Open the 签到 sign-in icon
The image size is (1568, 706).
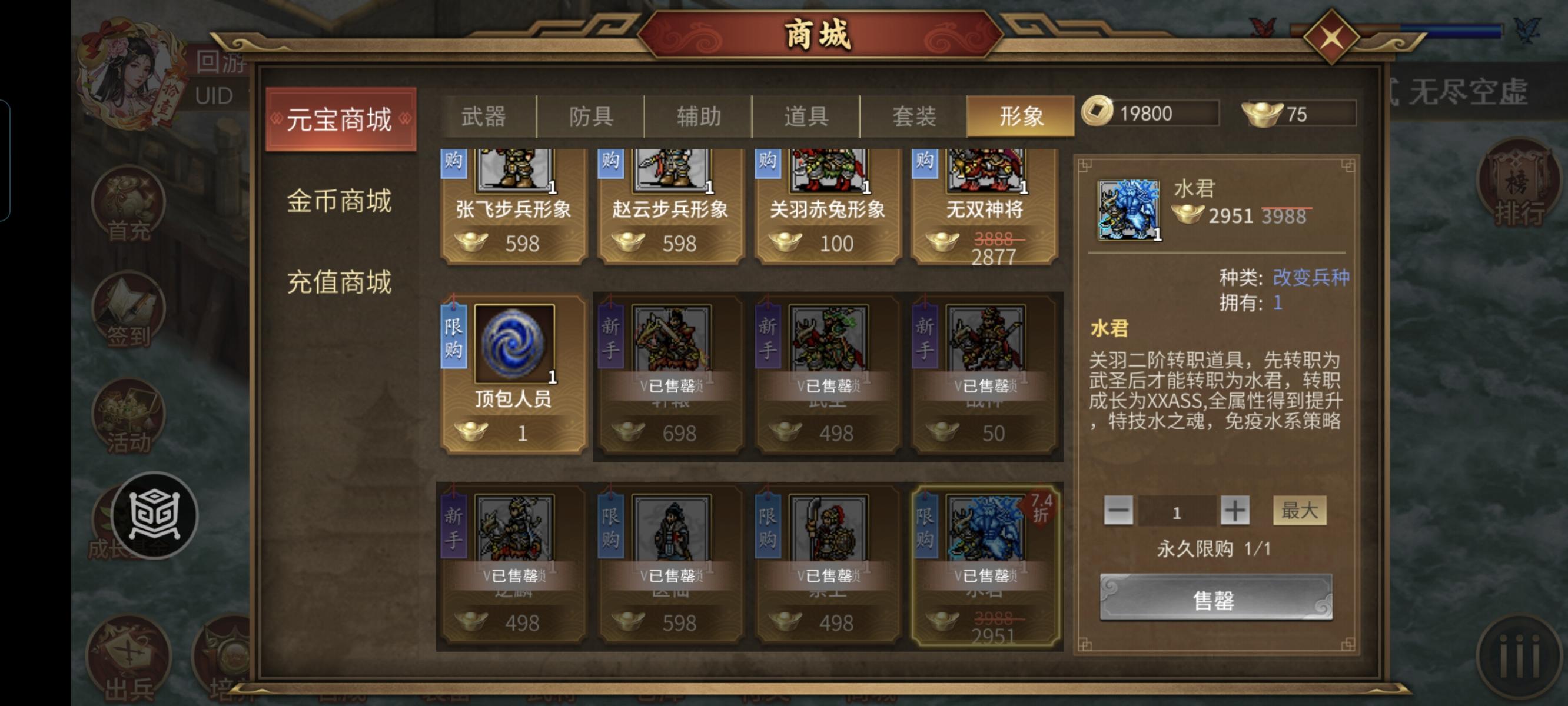tap(128, 311)
